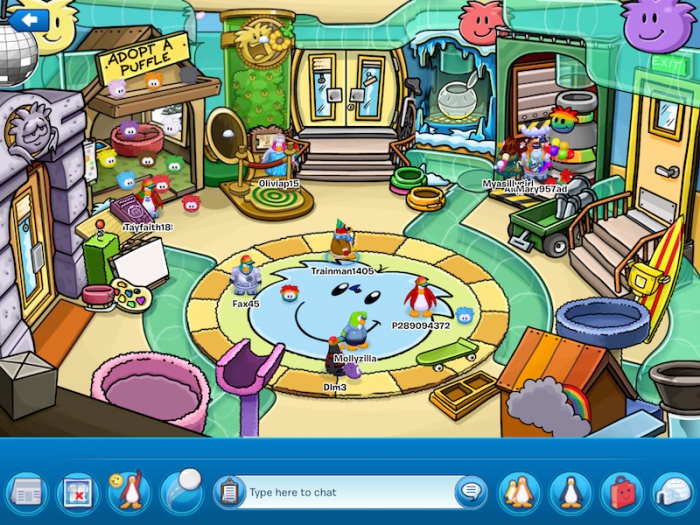700x525 pixels.
Task: Send chat with the speech bubble button
Action: coord(470,492)
